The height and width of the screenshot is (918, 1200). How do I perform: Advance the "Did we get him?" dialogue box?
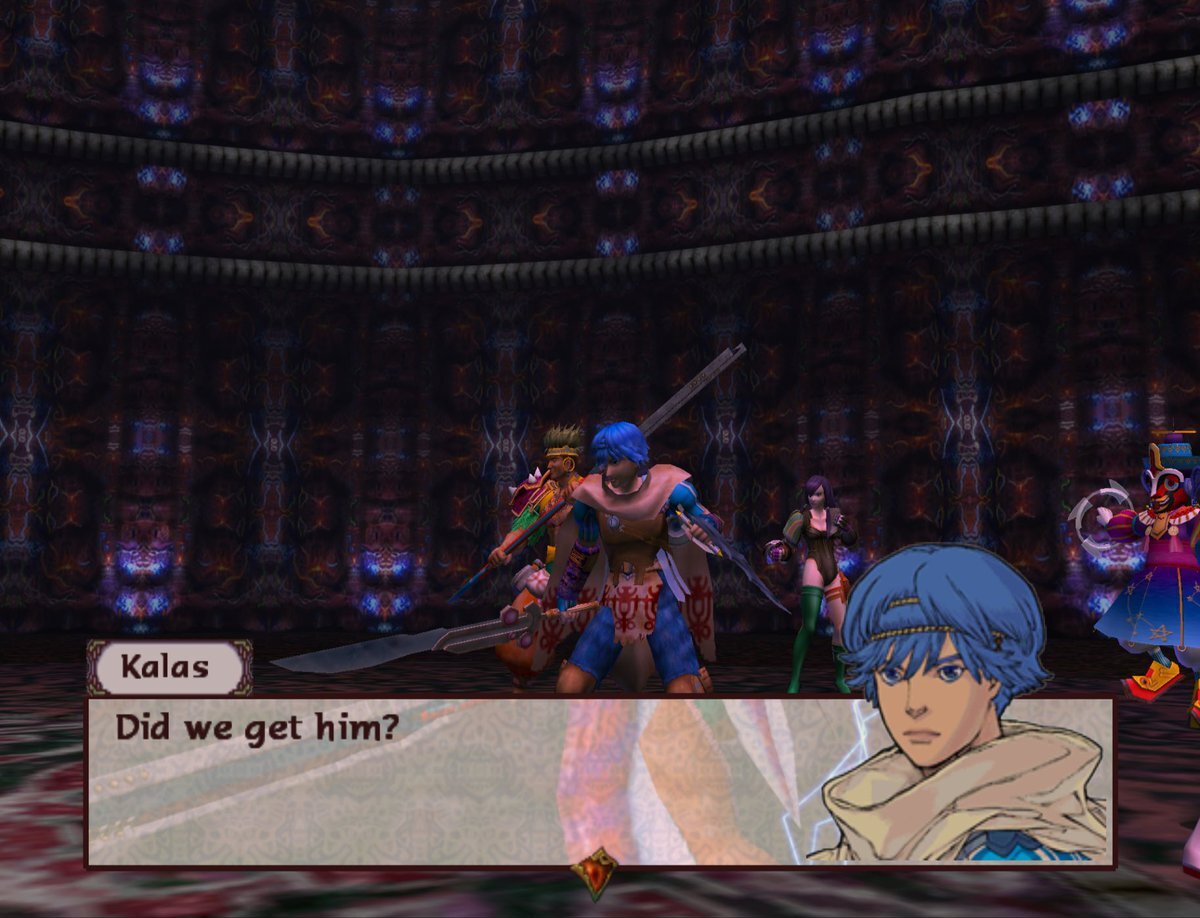(450, 780)
